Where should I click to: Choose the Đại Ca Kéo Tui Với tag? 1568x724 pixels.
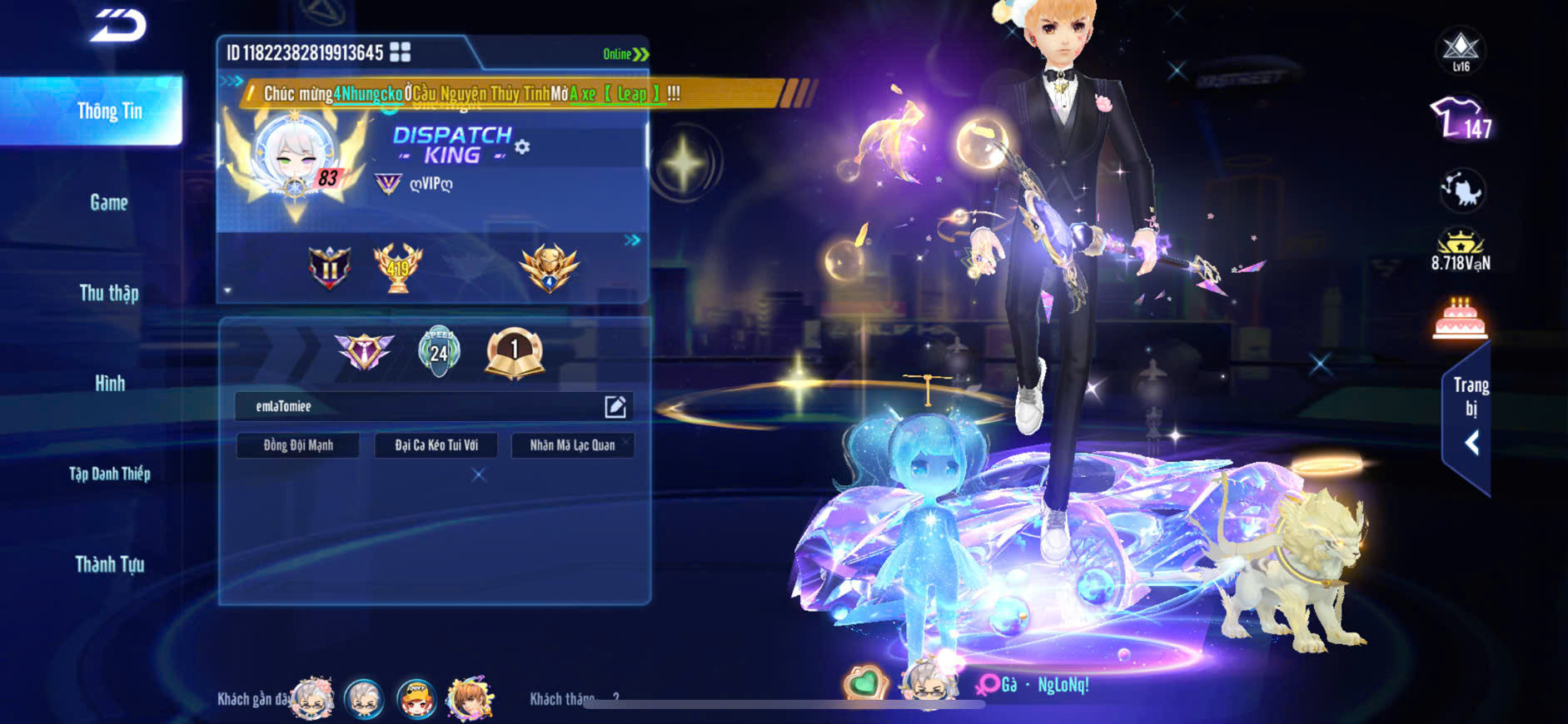point(436,445)
